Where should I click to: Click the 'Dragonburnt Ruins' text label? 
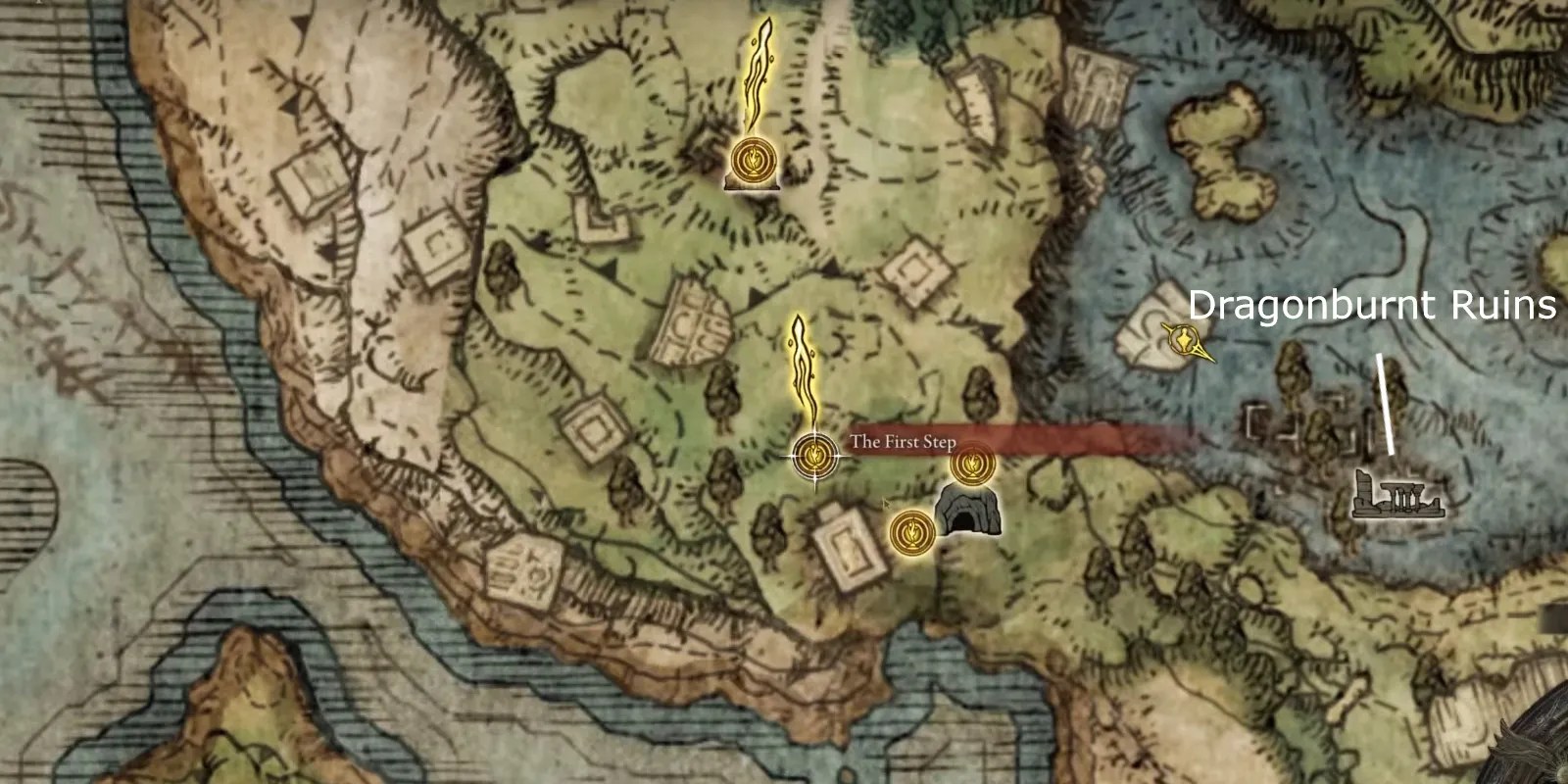click(1372, 306)
